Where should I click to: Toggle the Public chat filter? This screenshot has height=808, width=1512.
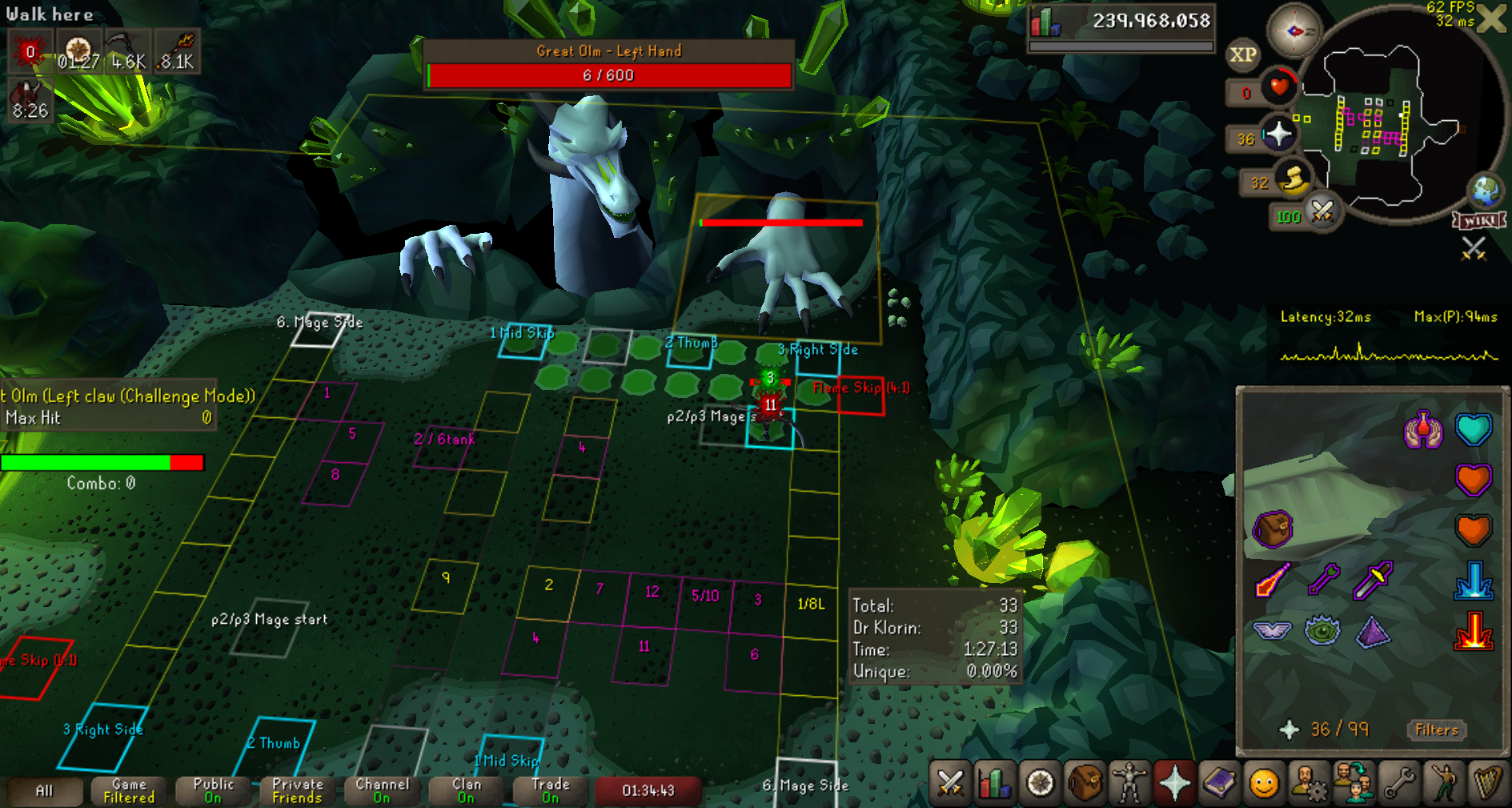tap(213, 791)
